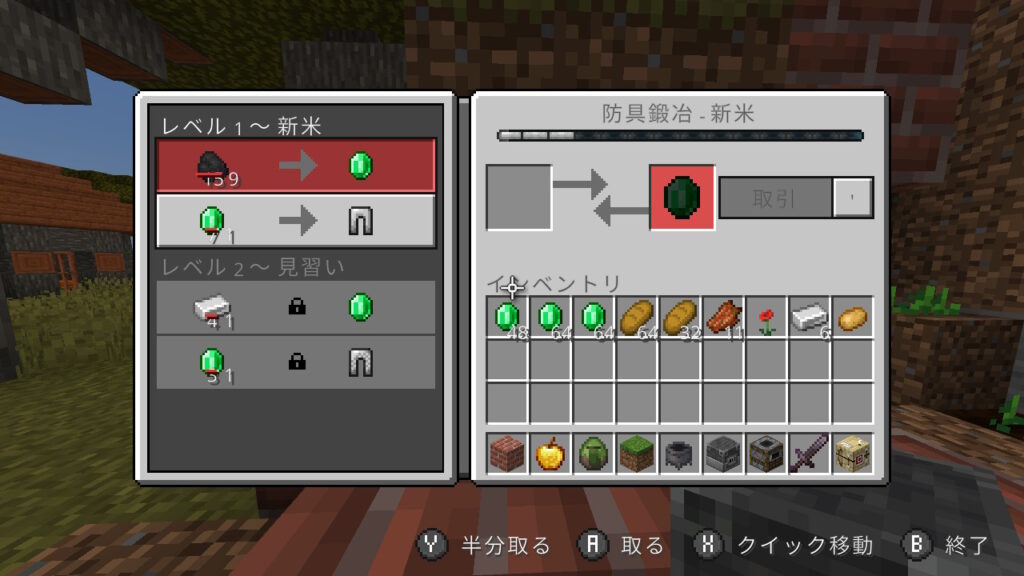The height and width of the screenshot is (576, 1024).
Task: Pick up the iron ingots stack
Action: tap(810, 318)
